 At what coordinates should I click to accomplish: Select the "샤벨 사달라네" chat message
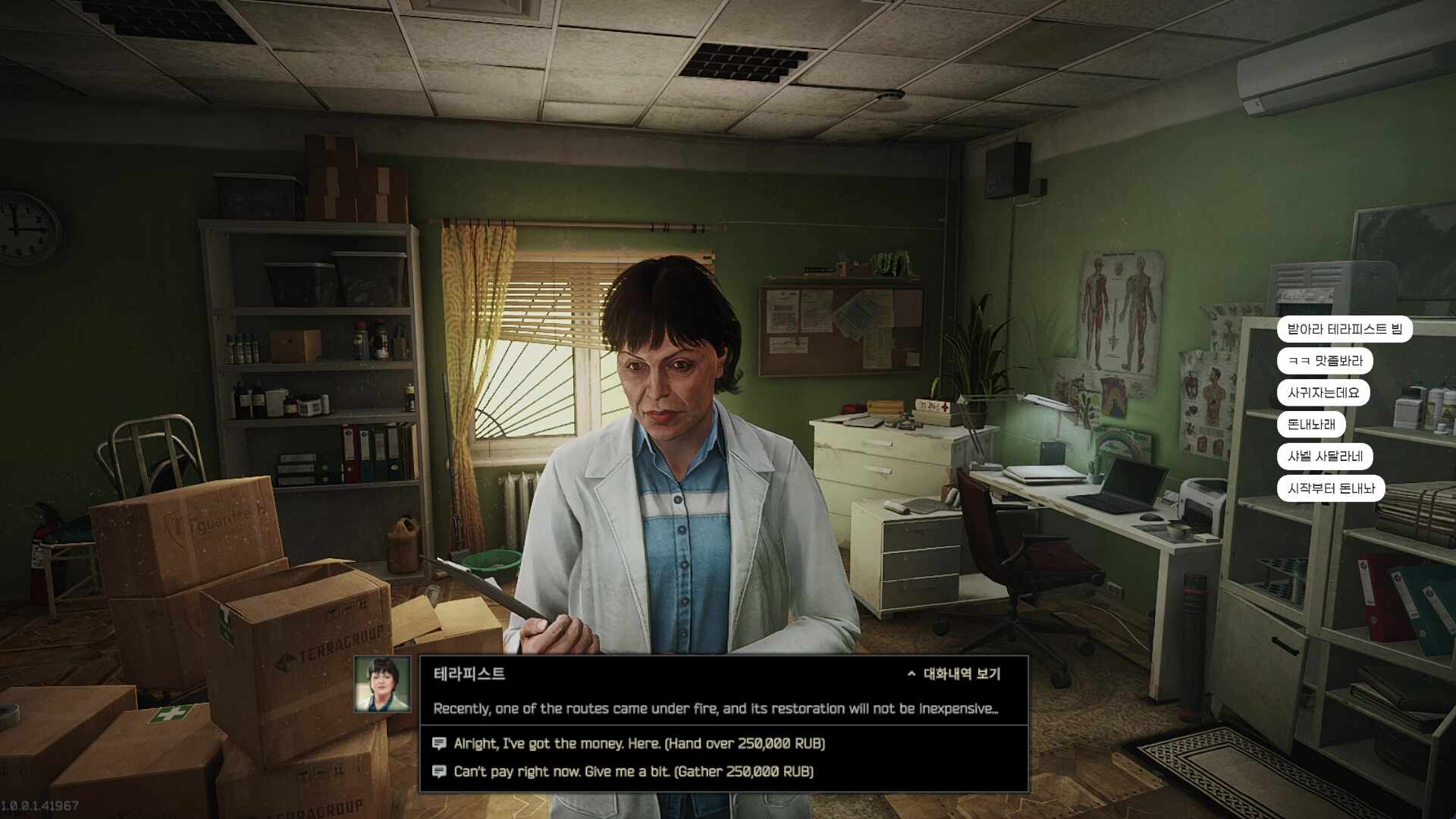[1324, 457]
